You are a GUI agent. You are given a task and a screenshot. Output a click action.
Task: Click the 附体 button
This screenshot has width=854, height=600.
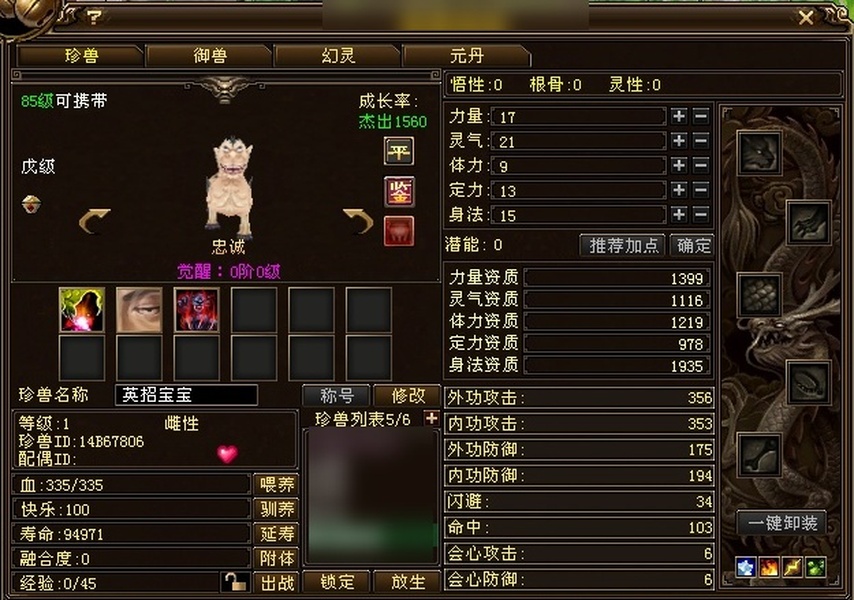click(x=276, y=558)
